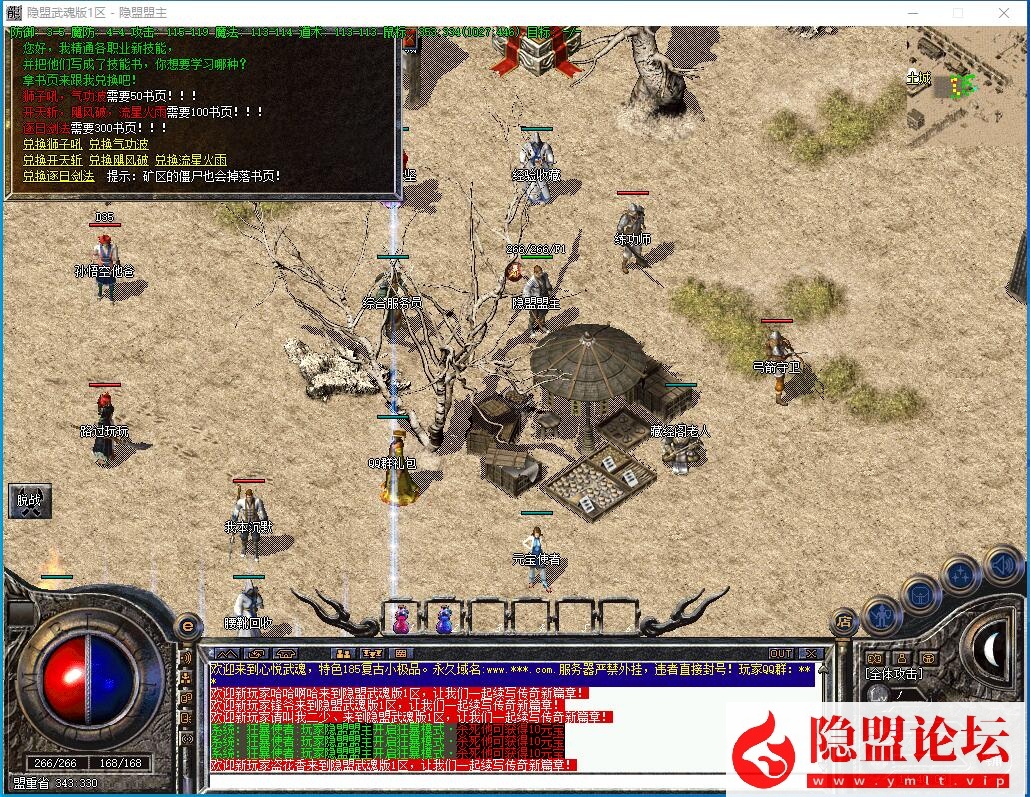Open the bag chest round icon

pyautogui.click(x=920, y=594)
